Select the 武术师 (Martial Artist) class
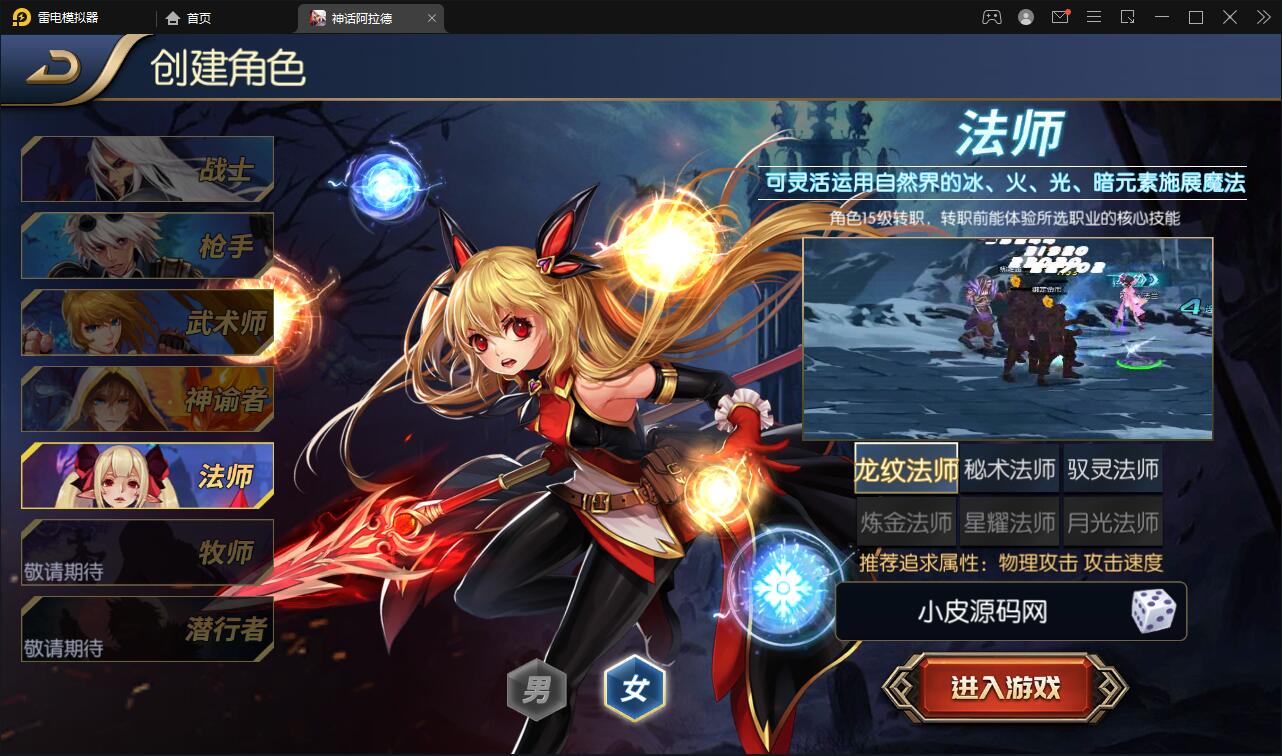Screen dimensions: 1282x756 [146, 322]
